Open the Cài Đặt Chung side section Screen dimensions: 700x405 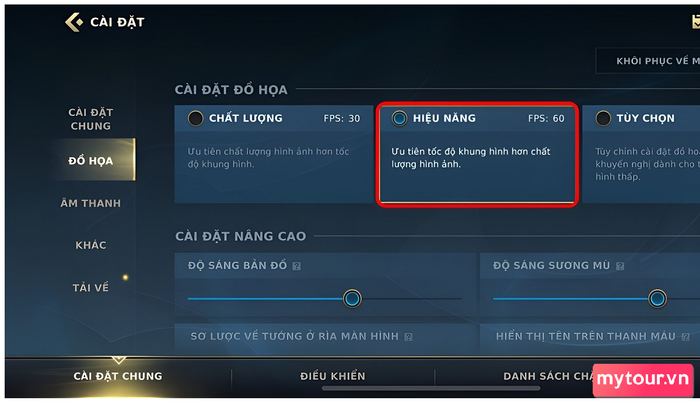pos(89,119)
